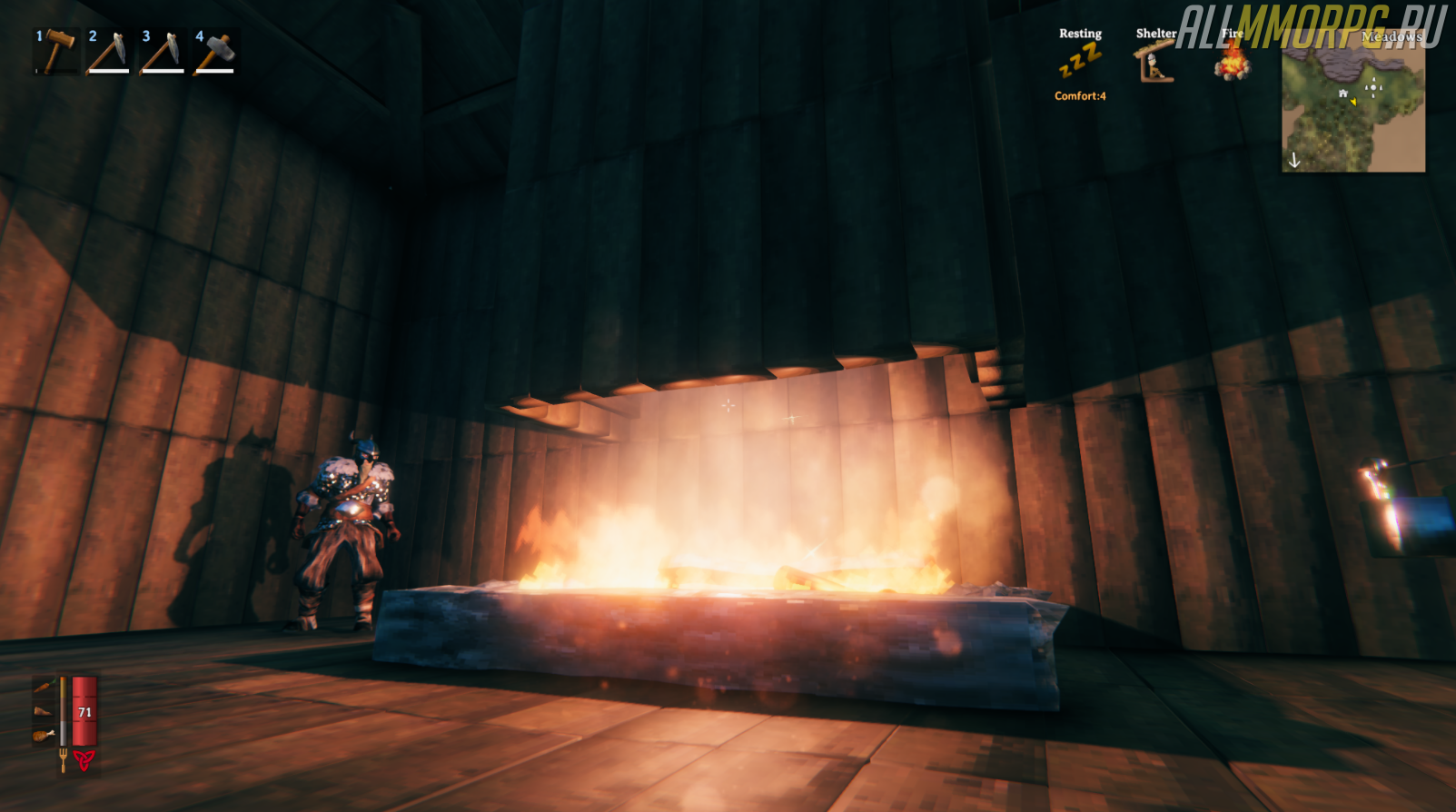Equip the hoe in hotbar slot 2
1456x812 pixels.
click(x=109, y=52)
